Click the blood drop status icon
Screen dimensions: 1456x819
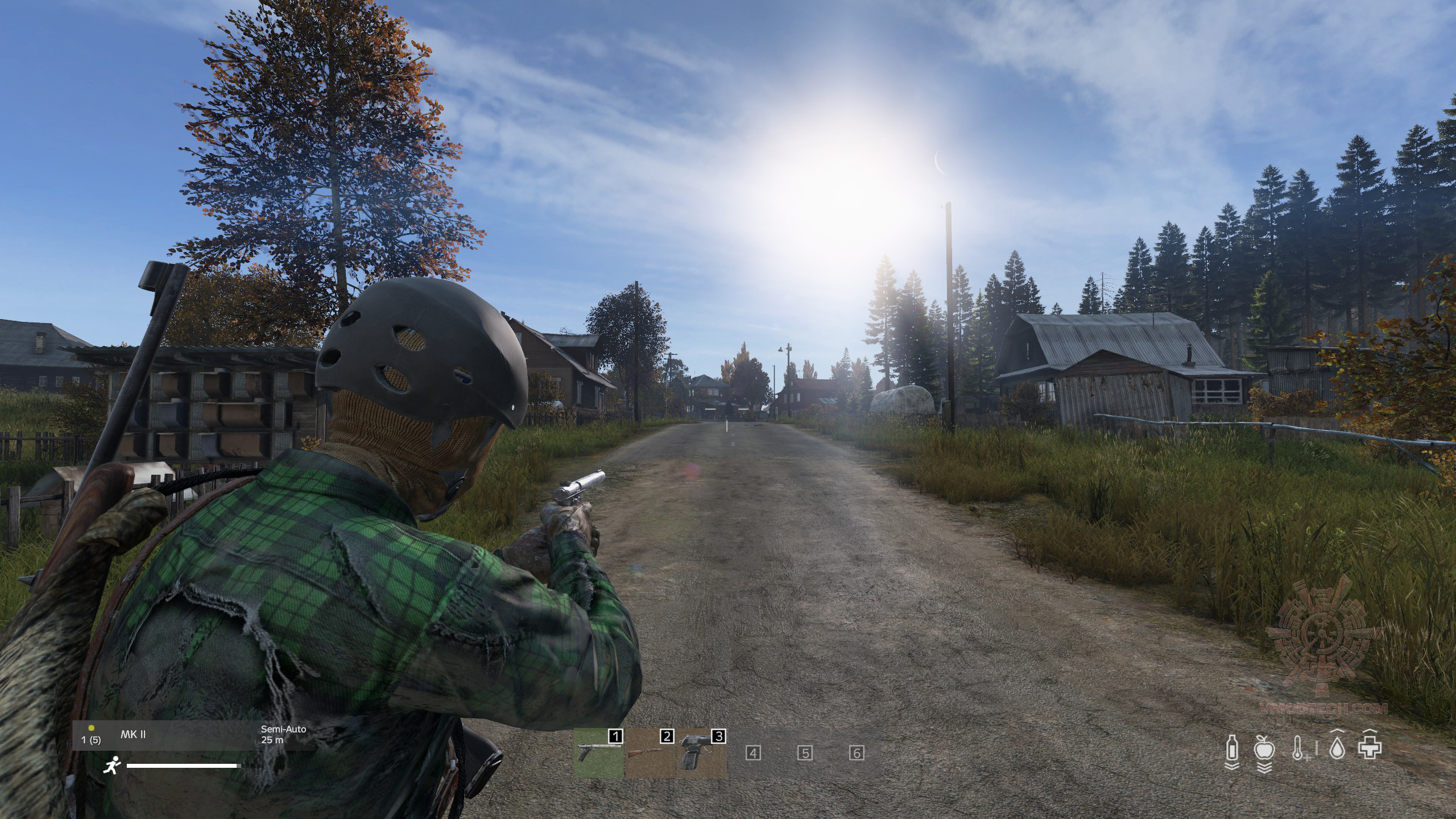click(x=1337, y=748)
